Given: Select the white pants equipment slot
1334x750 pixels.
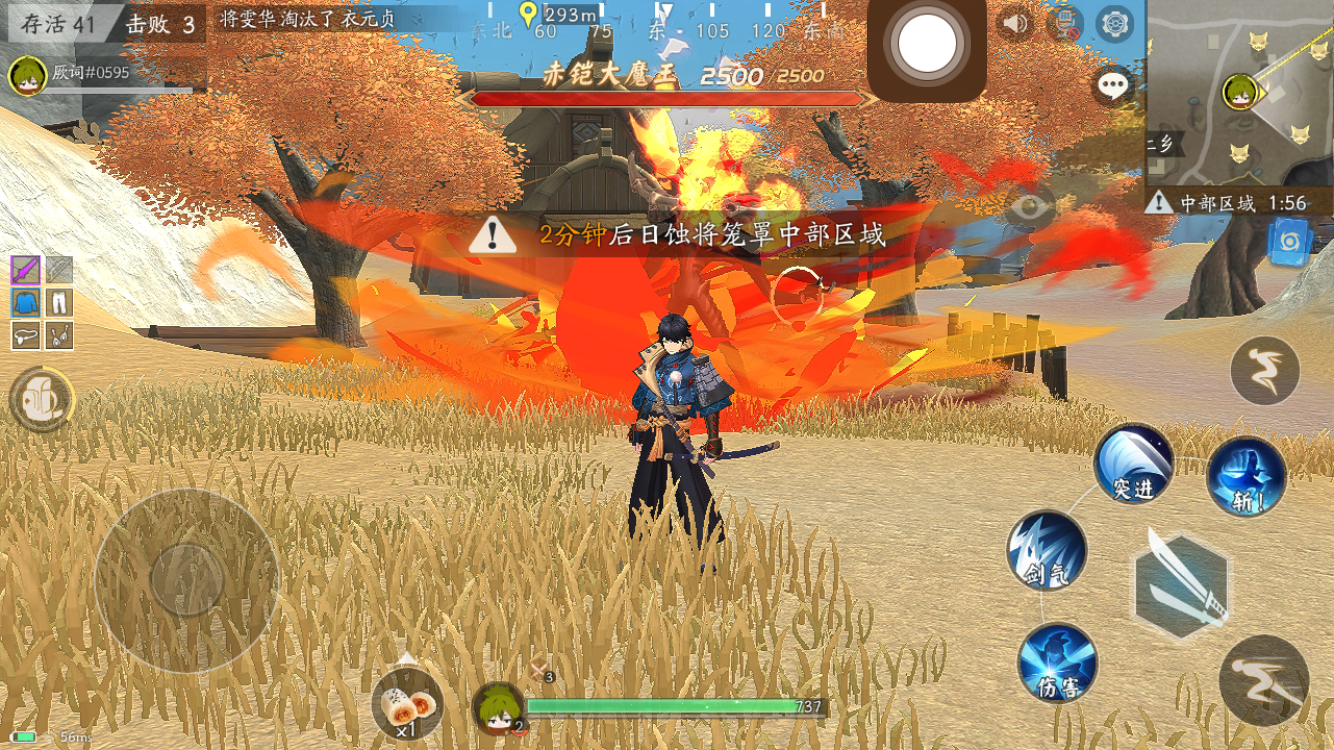Looking at the screenshot, I should 59,303.
